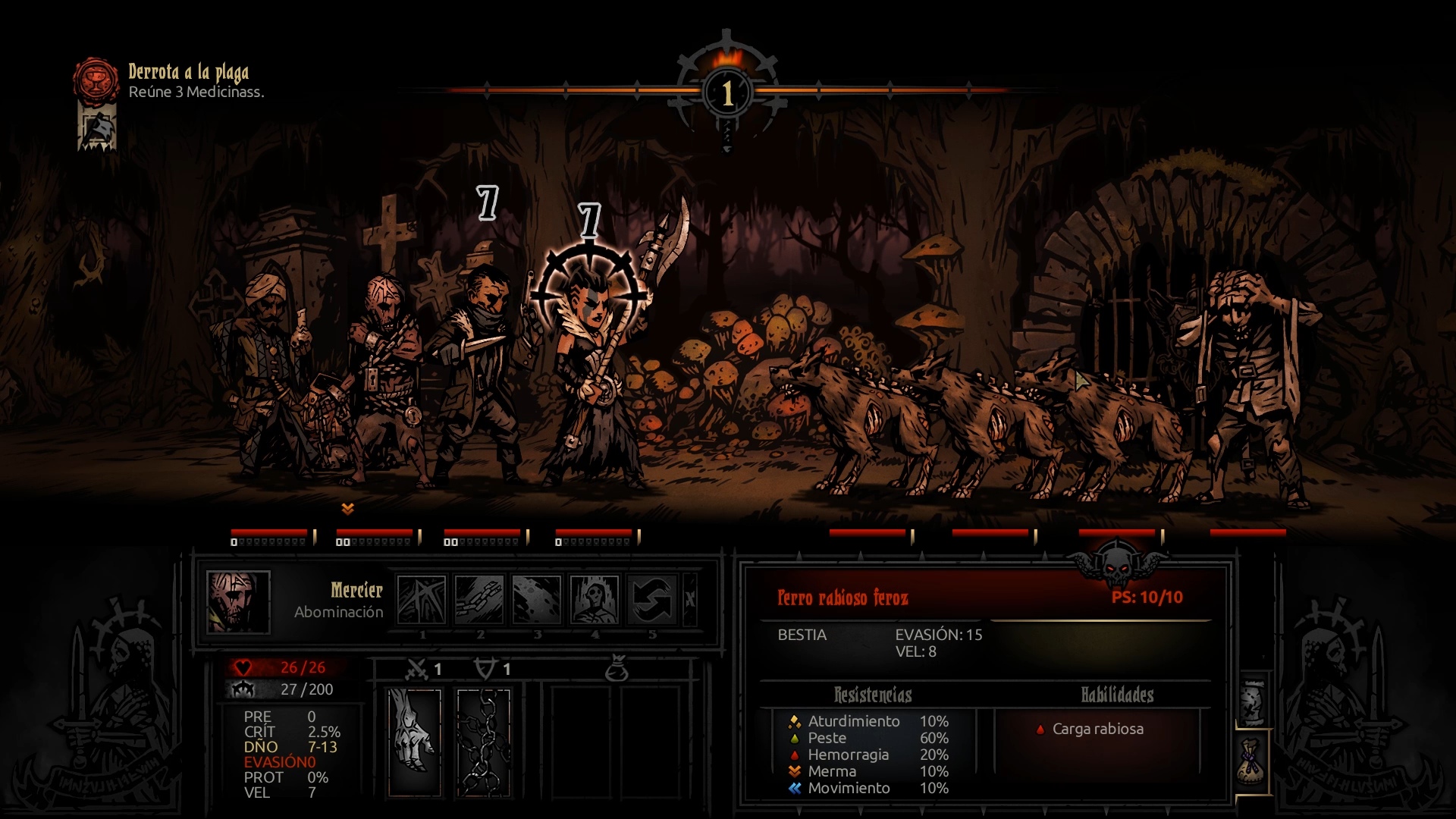Select the iron chains equipment slot
This screenshot has width=1456, height=819.
click(x=484, y=742)
